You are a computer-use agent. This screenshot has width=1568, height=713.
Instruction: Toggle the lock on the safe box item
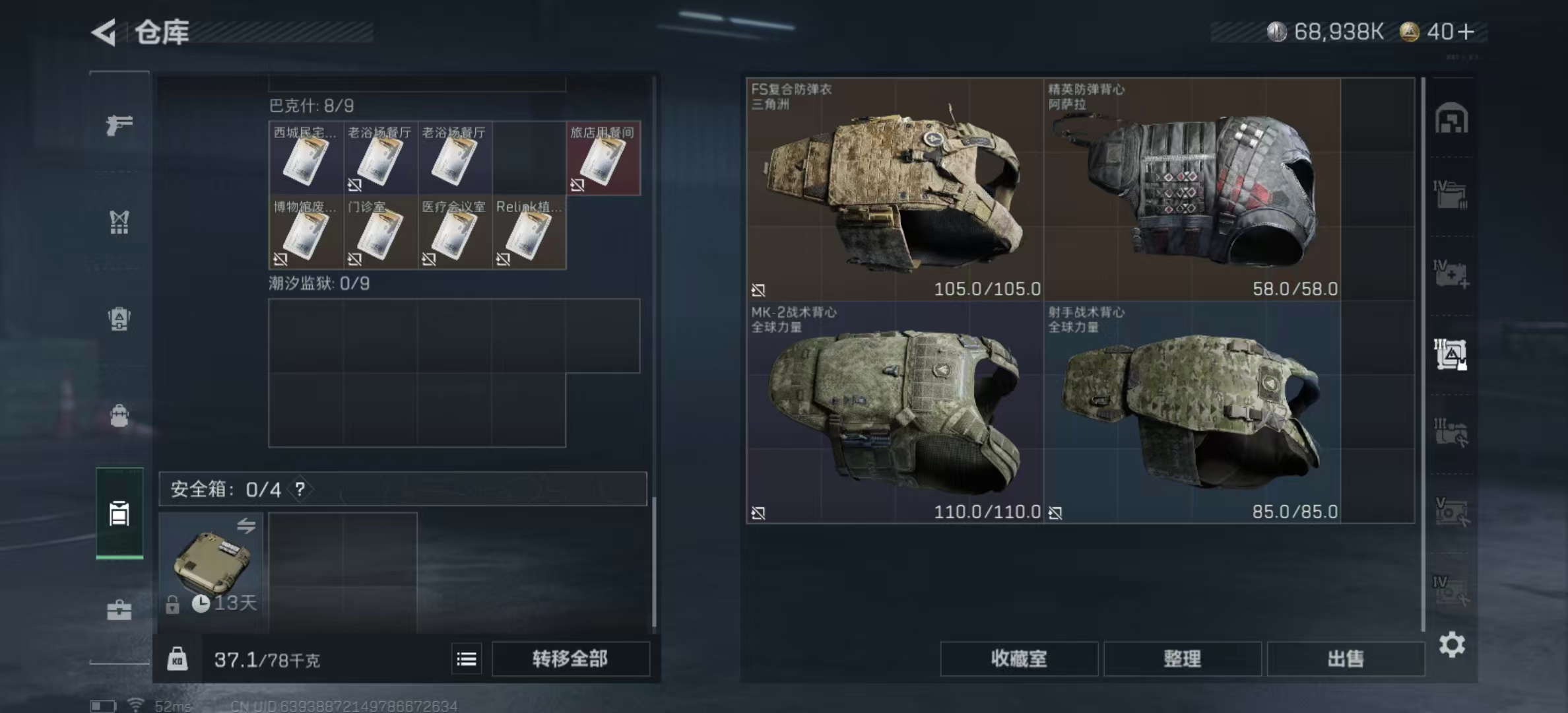pos(173,604)
